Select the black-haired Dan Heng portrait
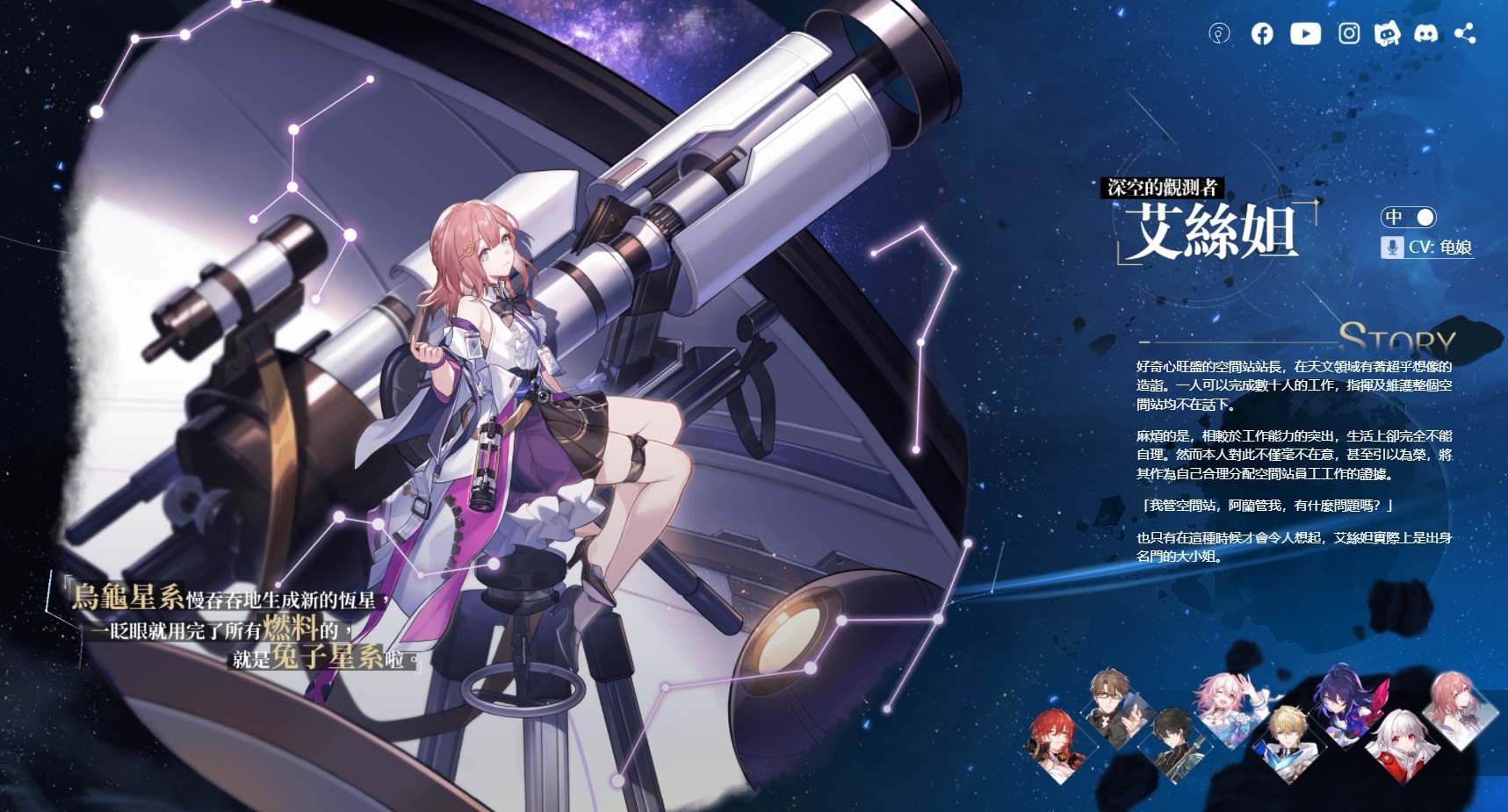 1172,743
